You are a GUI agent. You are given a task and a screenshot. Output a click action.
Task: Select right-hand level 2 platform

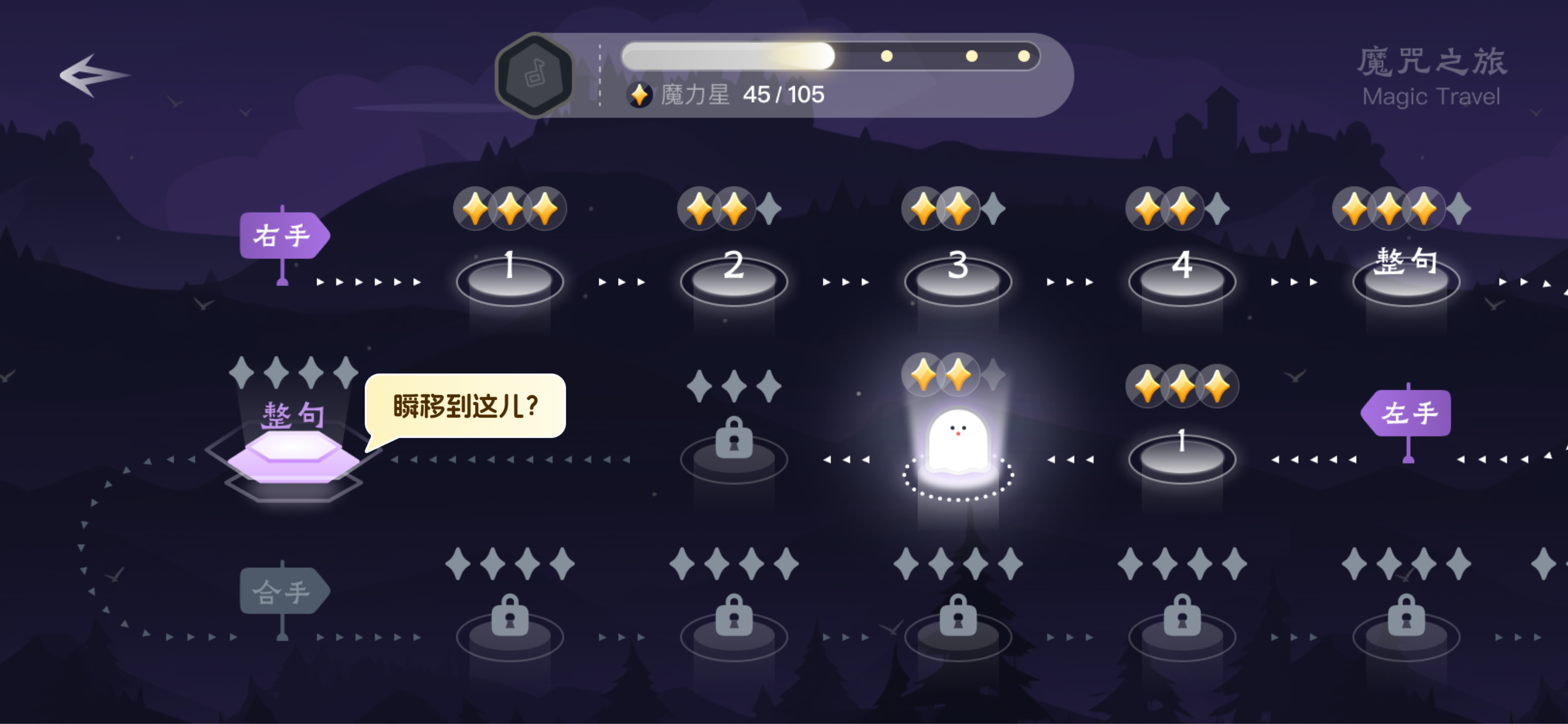tap(733, 279)
